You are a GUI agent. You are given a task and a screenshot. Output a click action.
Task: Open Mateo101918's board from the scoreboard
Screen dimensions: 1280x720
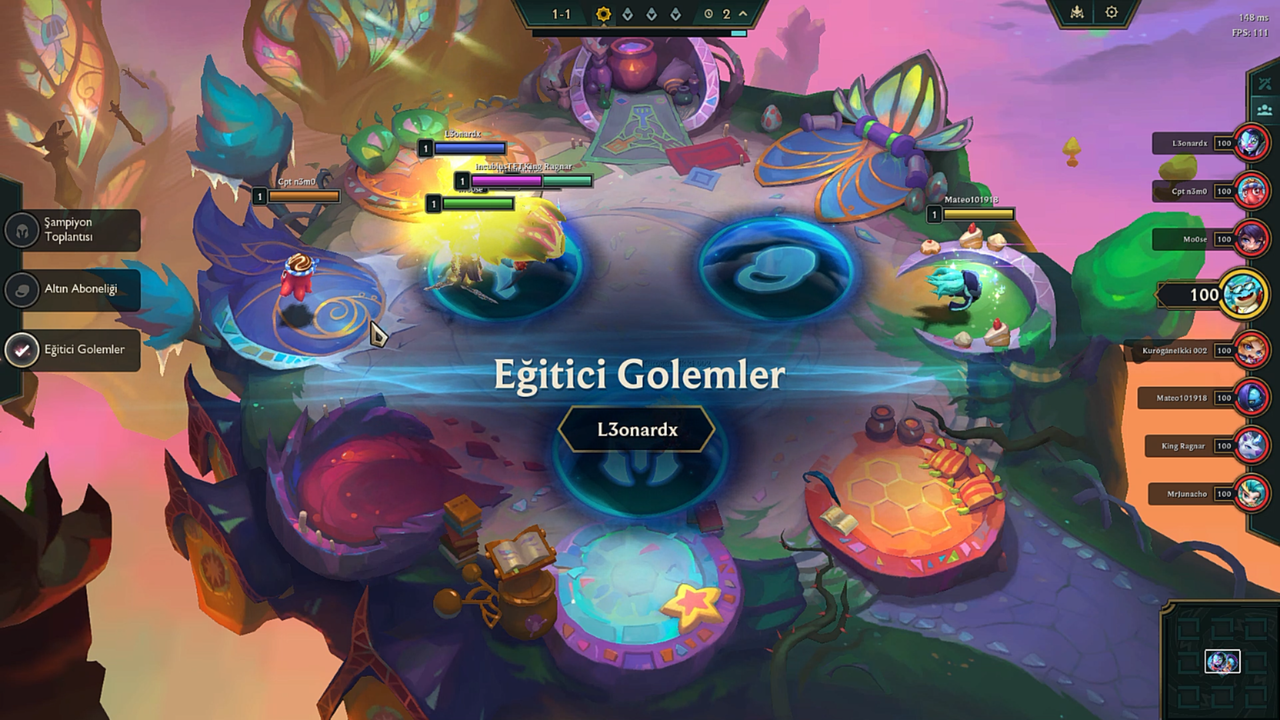1251,397
